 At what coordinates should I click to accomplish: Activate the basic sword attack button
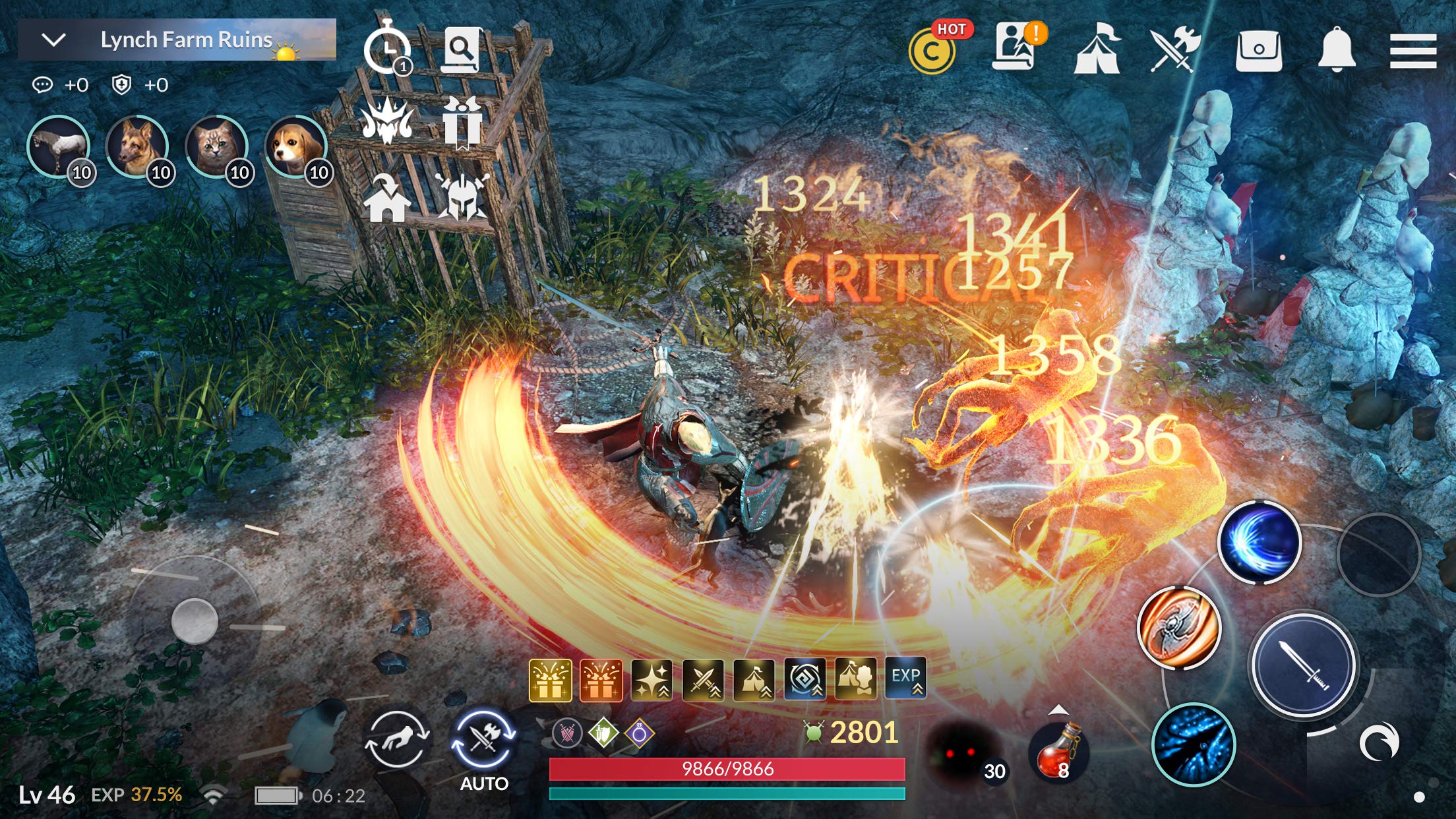[1304, 665]
